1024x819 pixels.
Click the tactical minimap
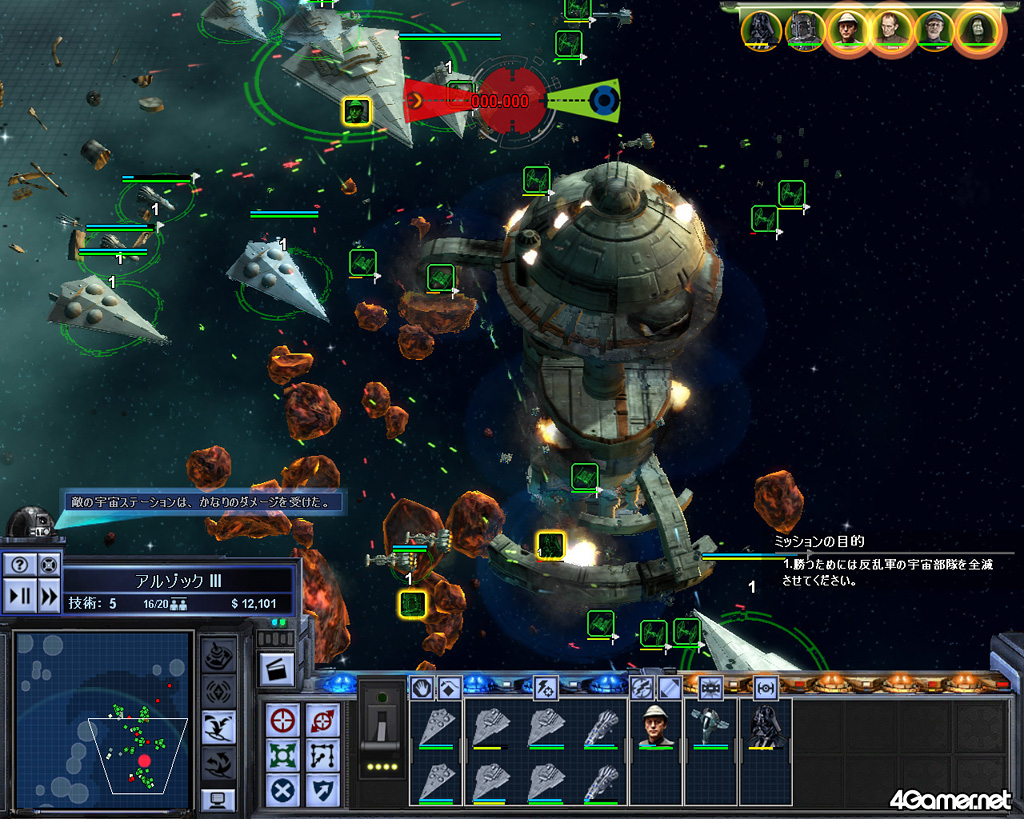point(103,719)
